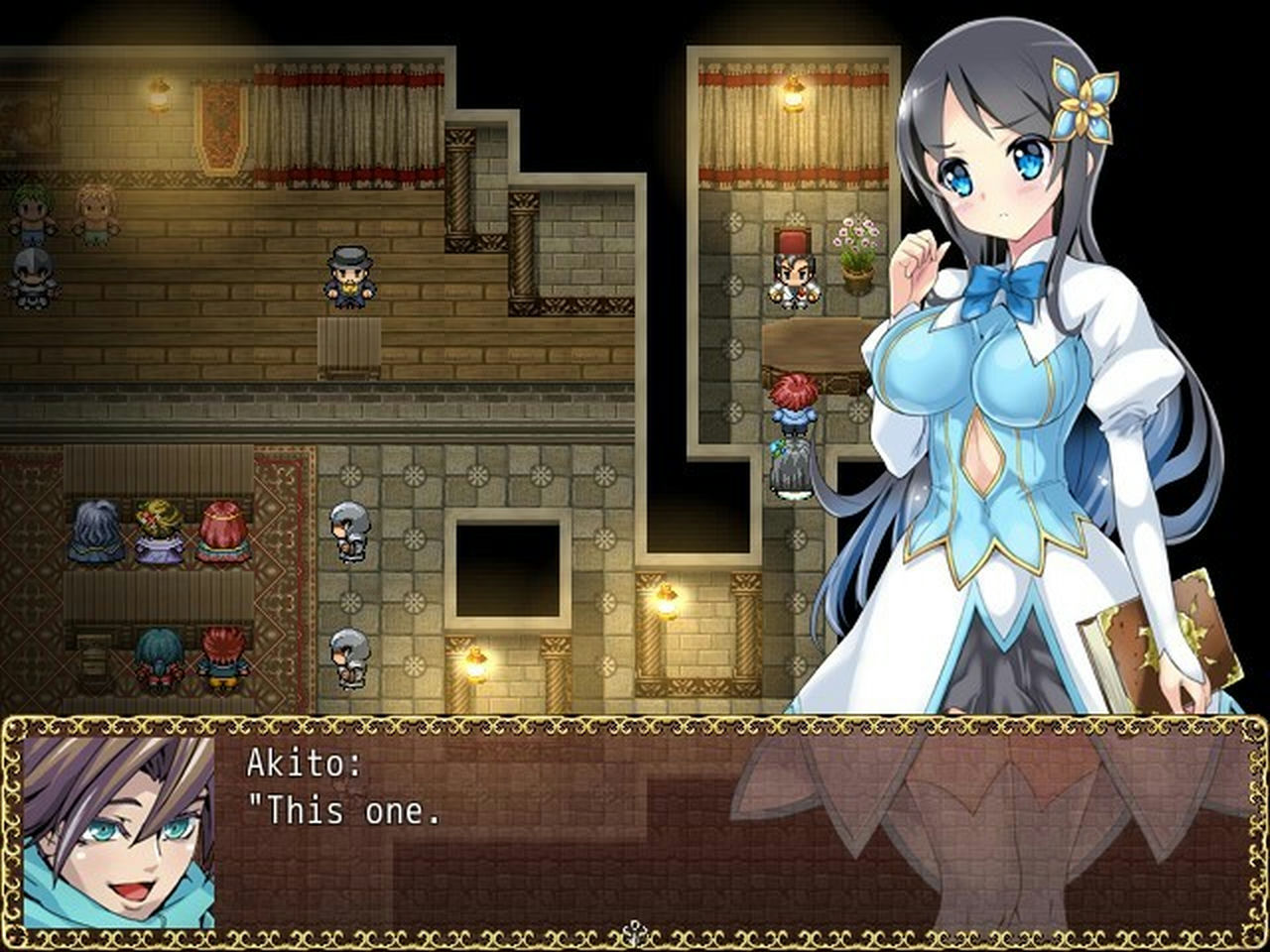Click the book the heroine is holding

click(1156, 633)
